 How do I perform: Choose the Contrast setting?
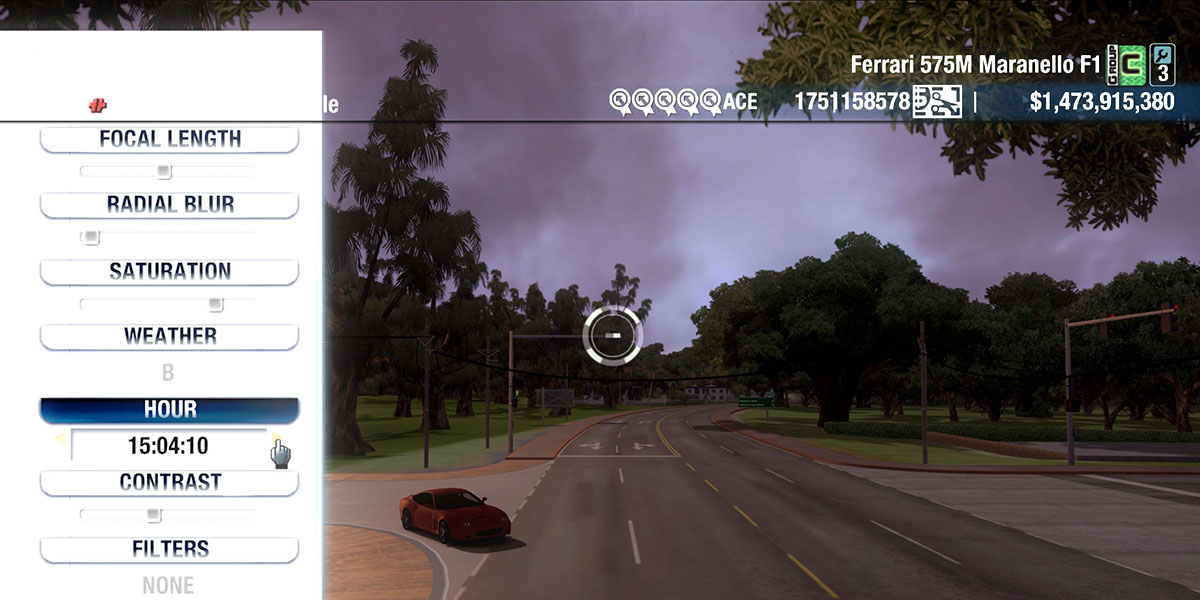point(169,482)
